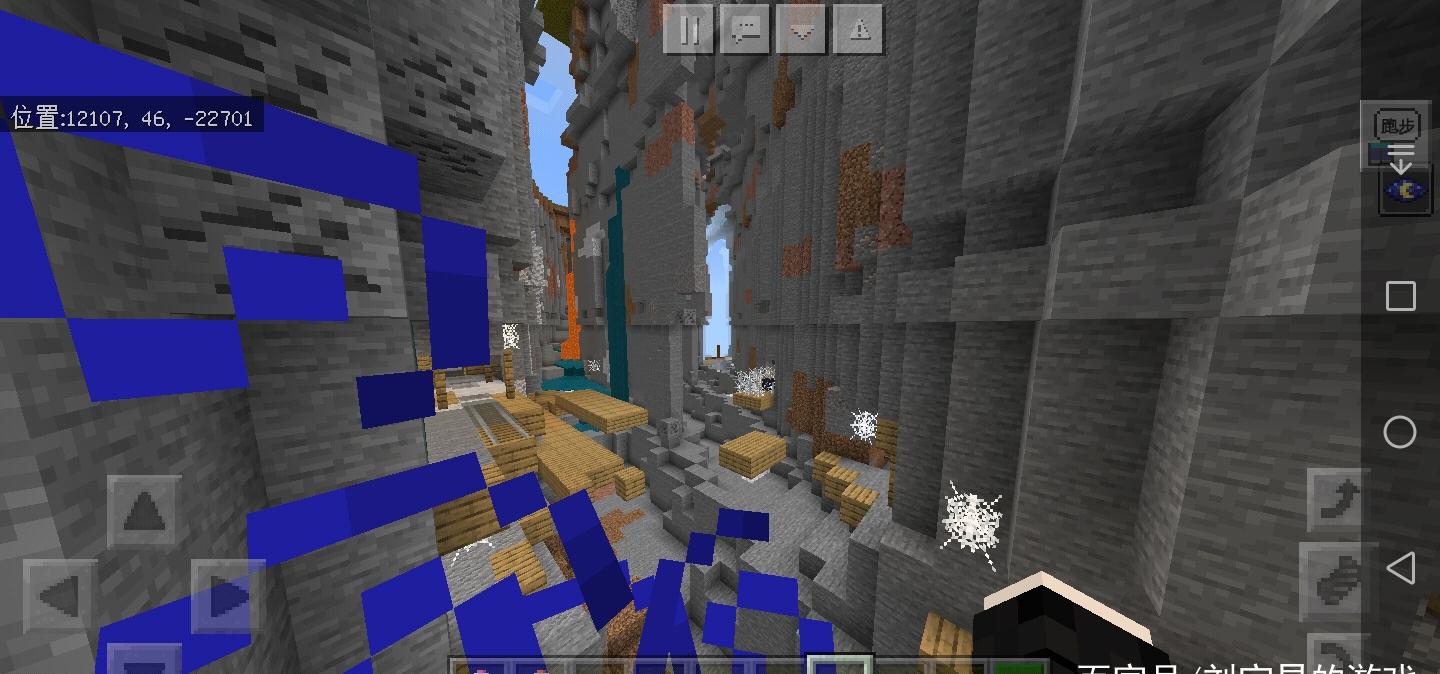
Task: Move forward with the up arrow
Action: [x=146, y=514]
